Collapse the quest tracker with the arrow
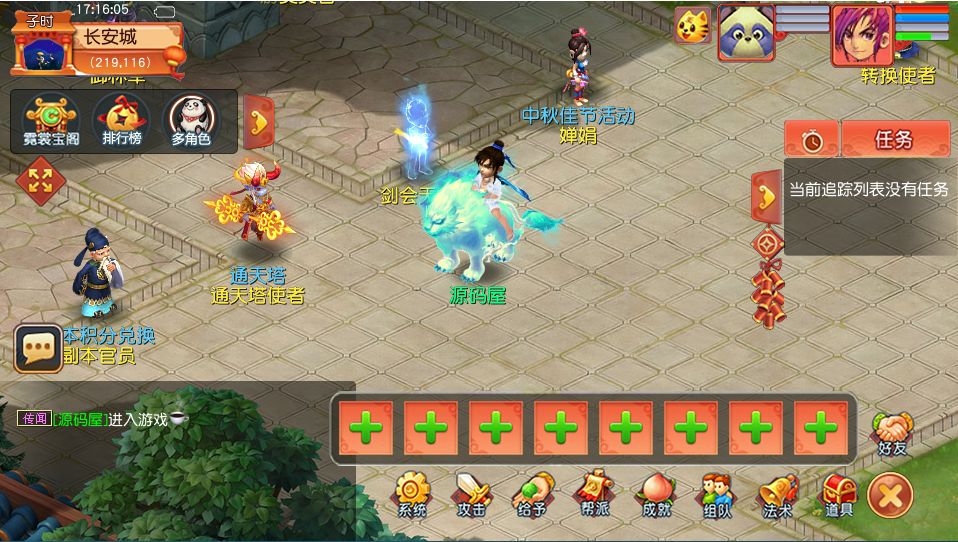Image resolution: width=958 pixels, height=542 pixels. tap(766, 194)
